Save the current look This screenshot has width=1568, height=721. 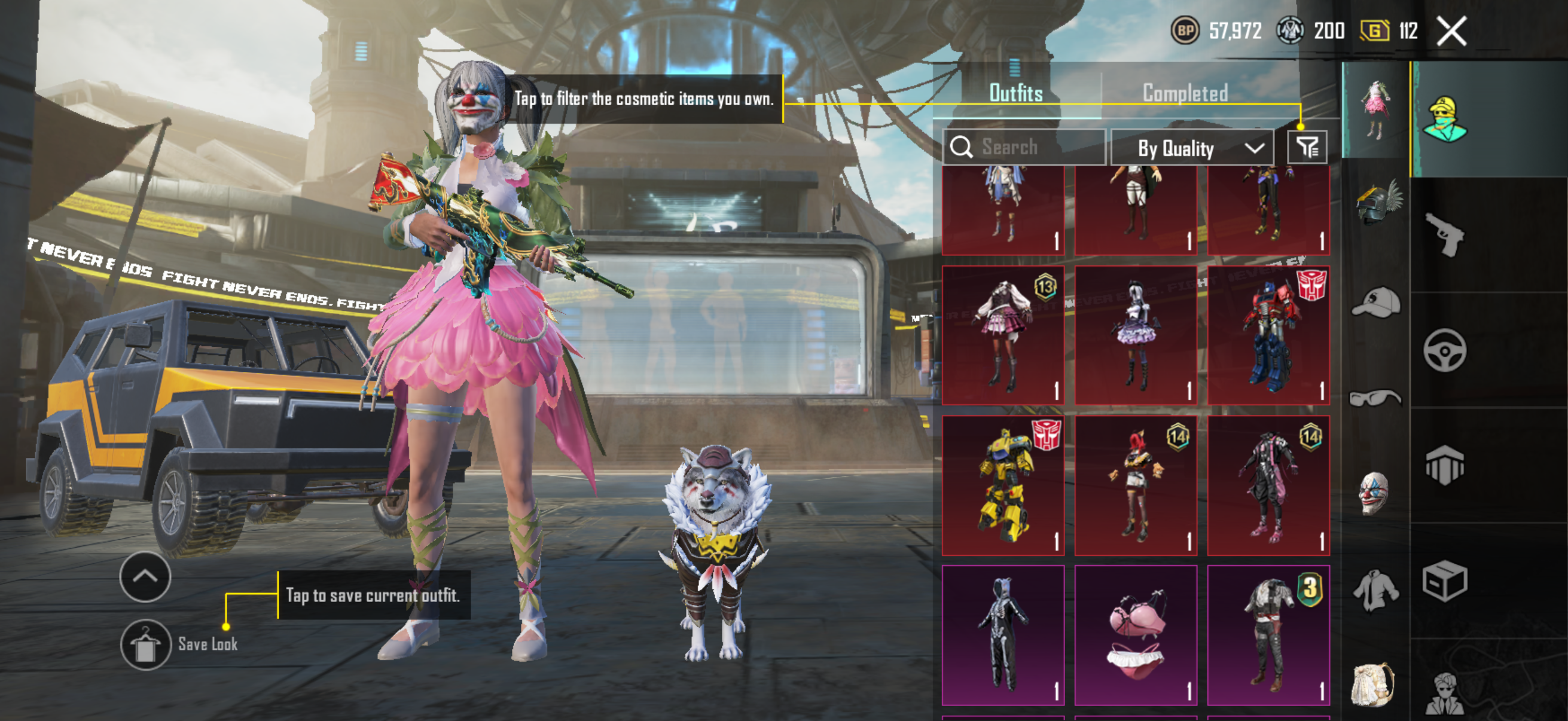[145, 645]
